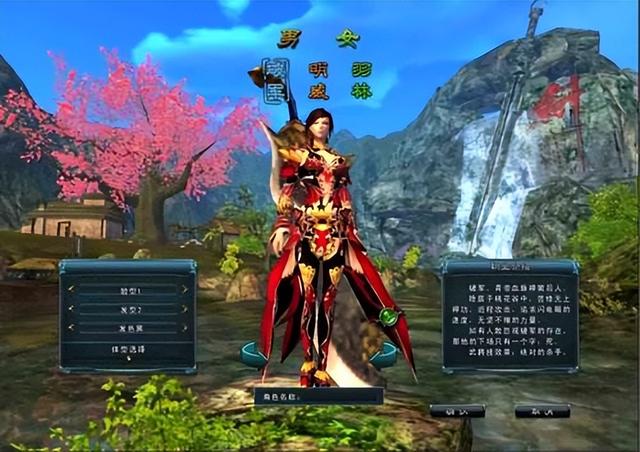Screen dimensions: 640x452
Task: Cancel character creation with 取消
Action: click(x=542, y=411)
